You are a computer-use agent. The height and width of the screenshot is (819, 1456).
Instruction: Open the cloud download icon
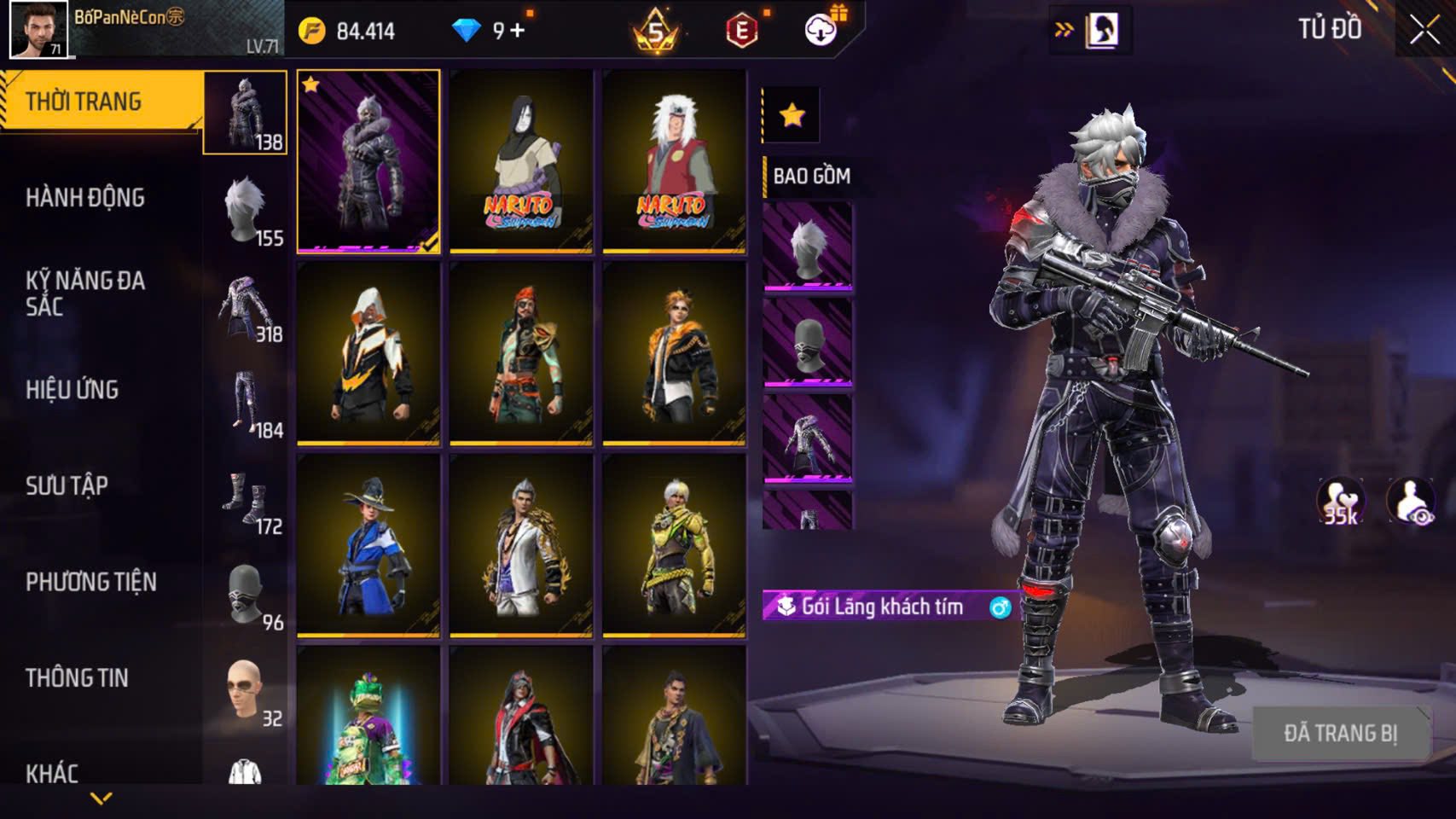(x=821, y=31)
